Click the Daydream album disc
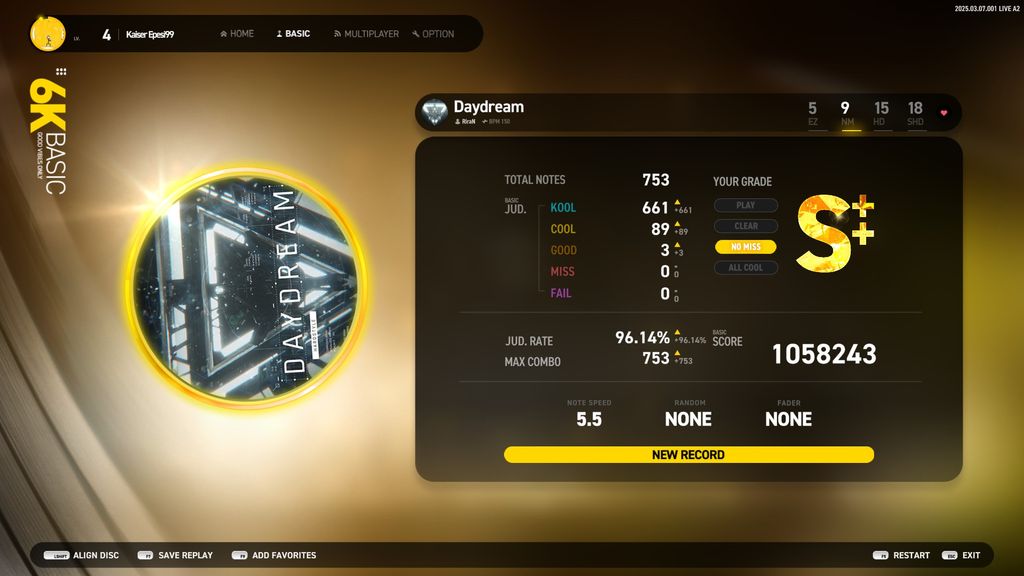 coord(245,288)
